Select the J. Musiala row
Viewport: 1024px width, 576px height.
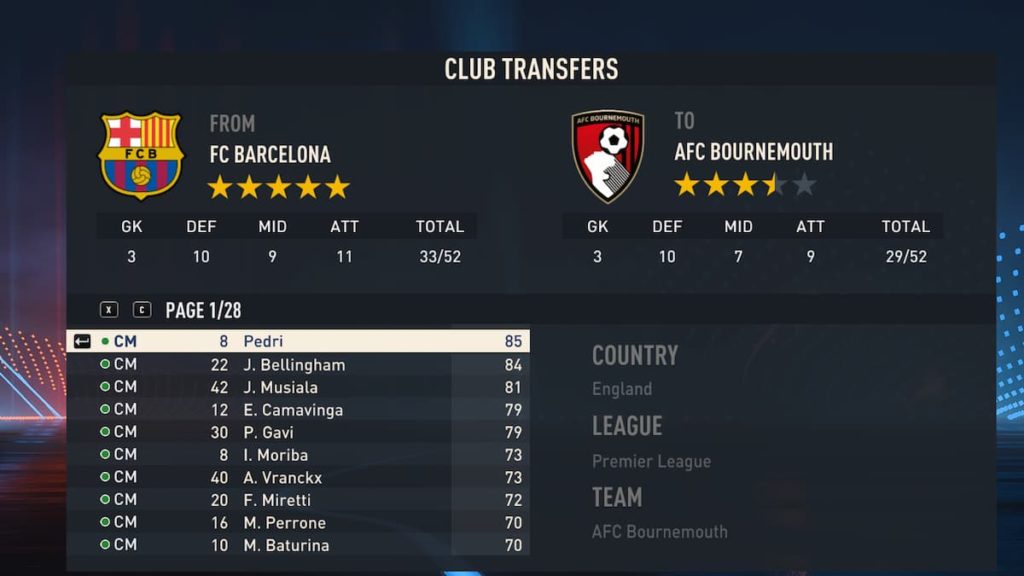tap(300, 387)
